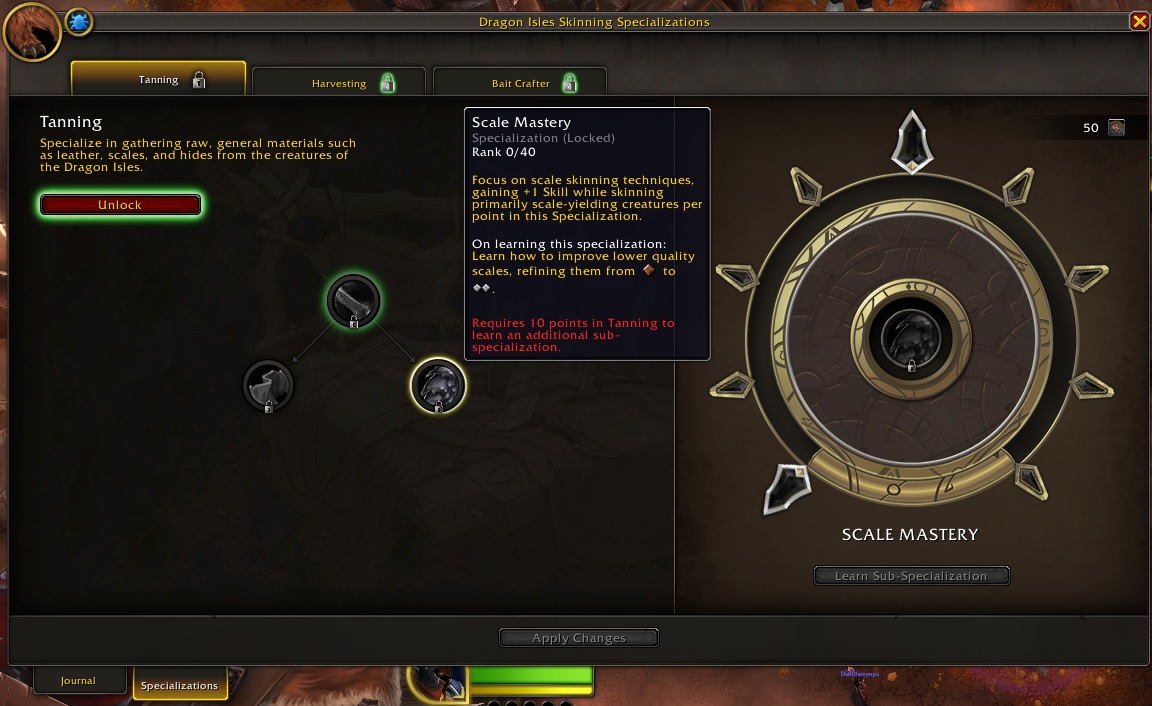
Task: Select the Bait Crafter tab
Action: click(520, 83)
